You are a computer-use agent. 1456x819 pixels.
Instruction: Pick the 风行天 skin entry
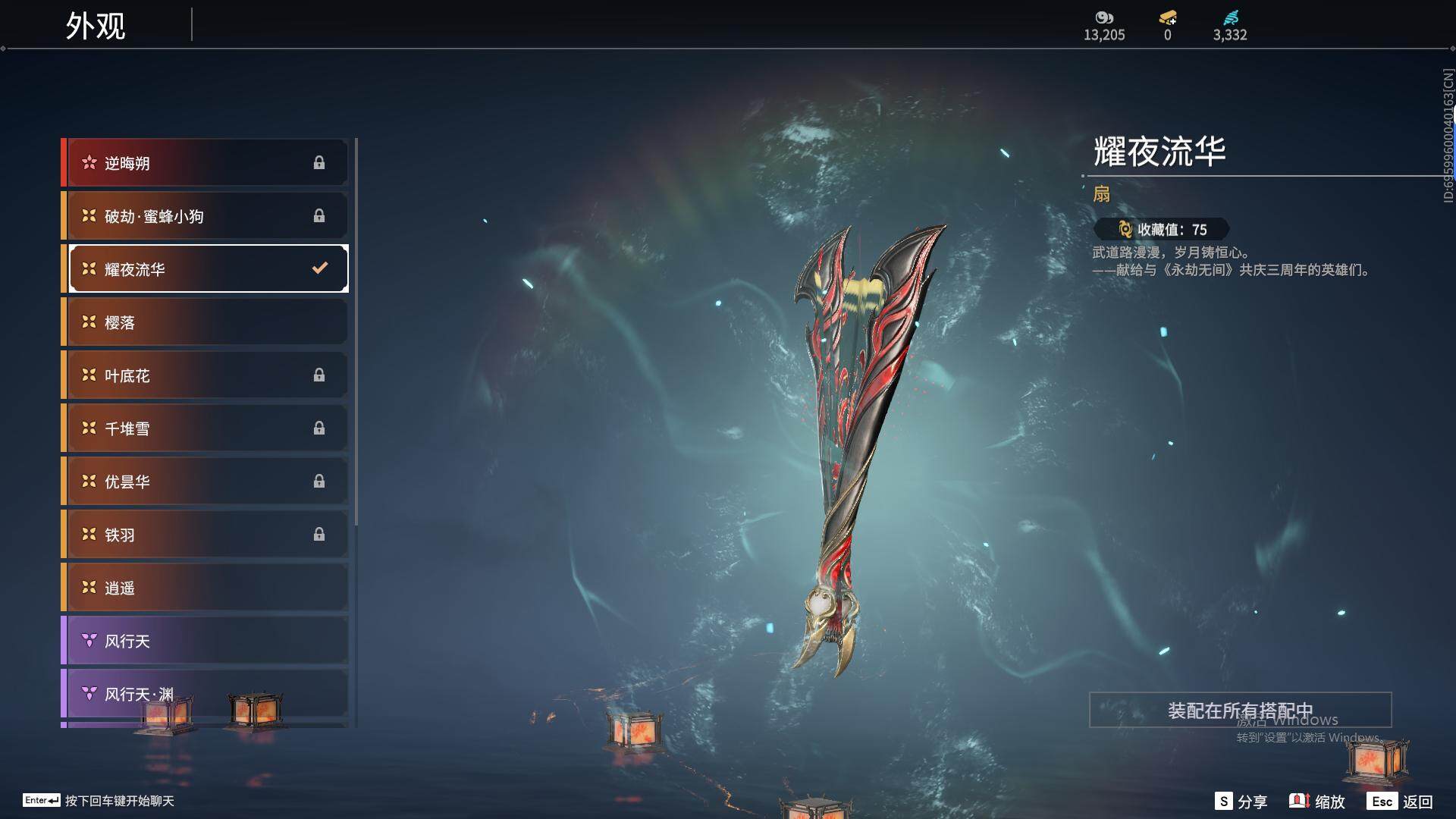[x=206, y=641]
